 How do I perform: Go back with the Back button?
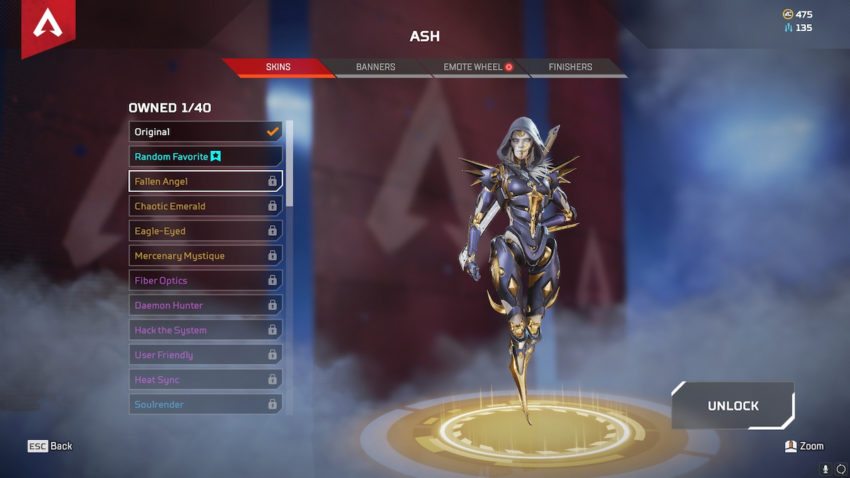pos(50,446)
